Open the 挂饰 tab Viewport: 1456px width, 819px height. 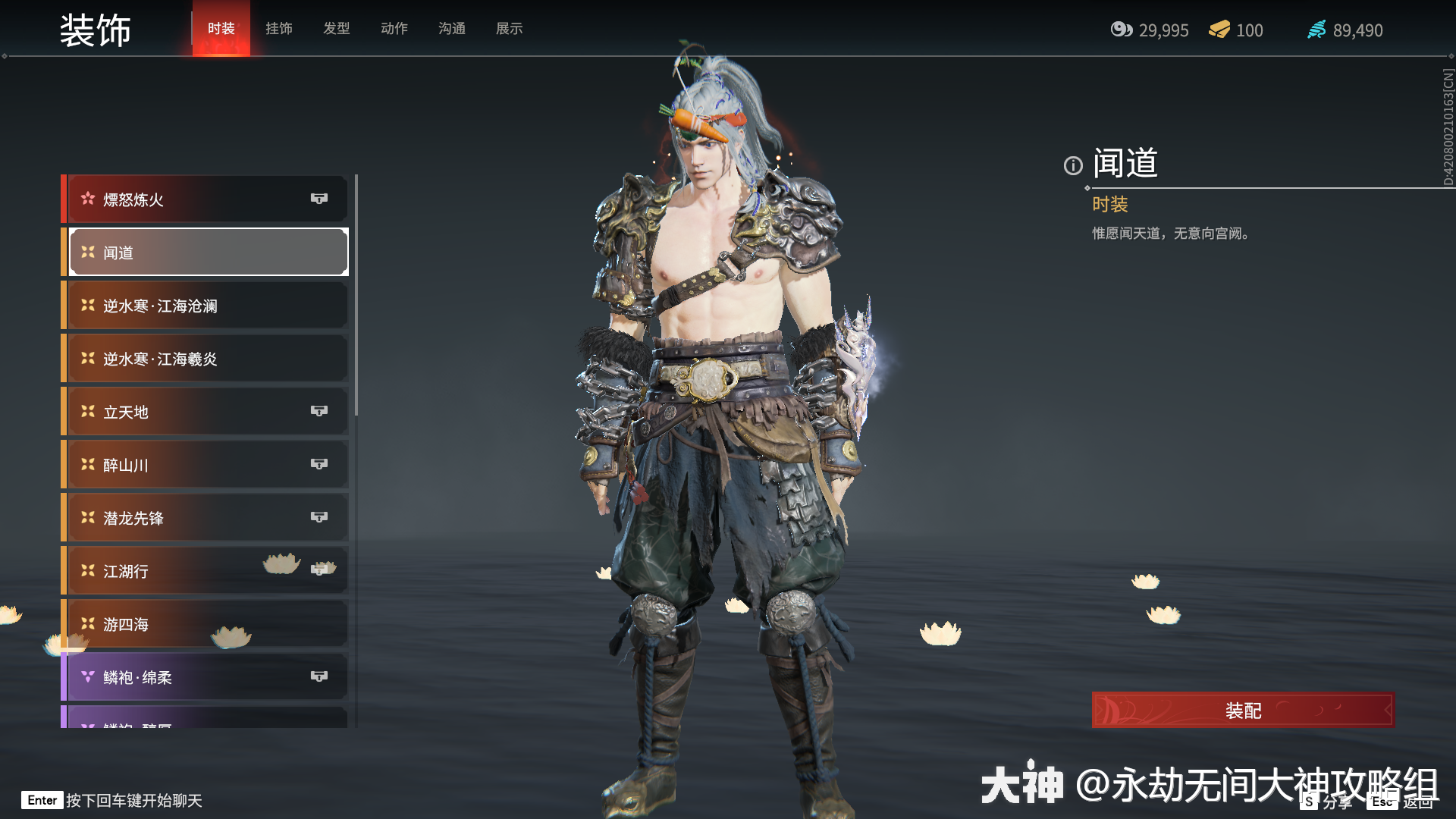(278, 29)
